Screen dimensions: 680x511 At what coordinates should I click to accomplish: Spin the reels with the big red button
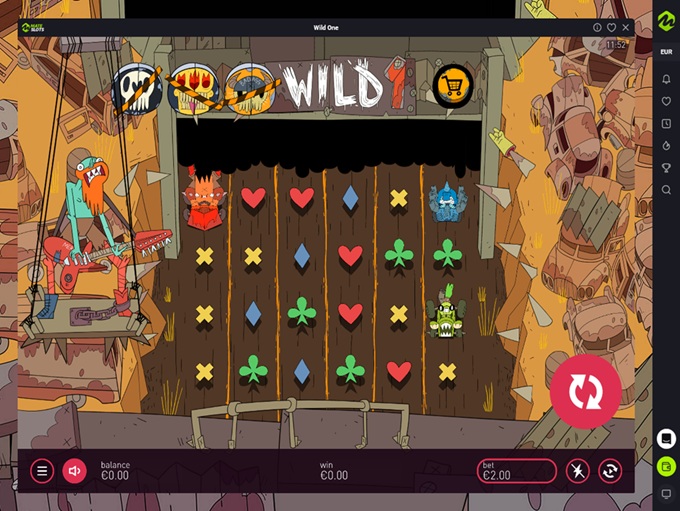coord(585,391)
